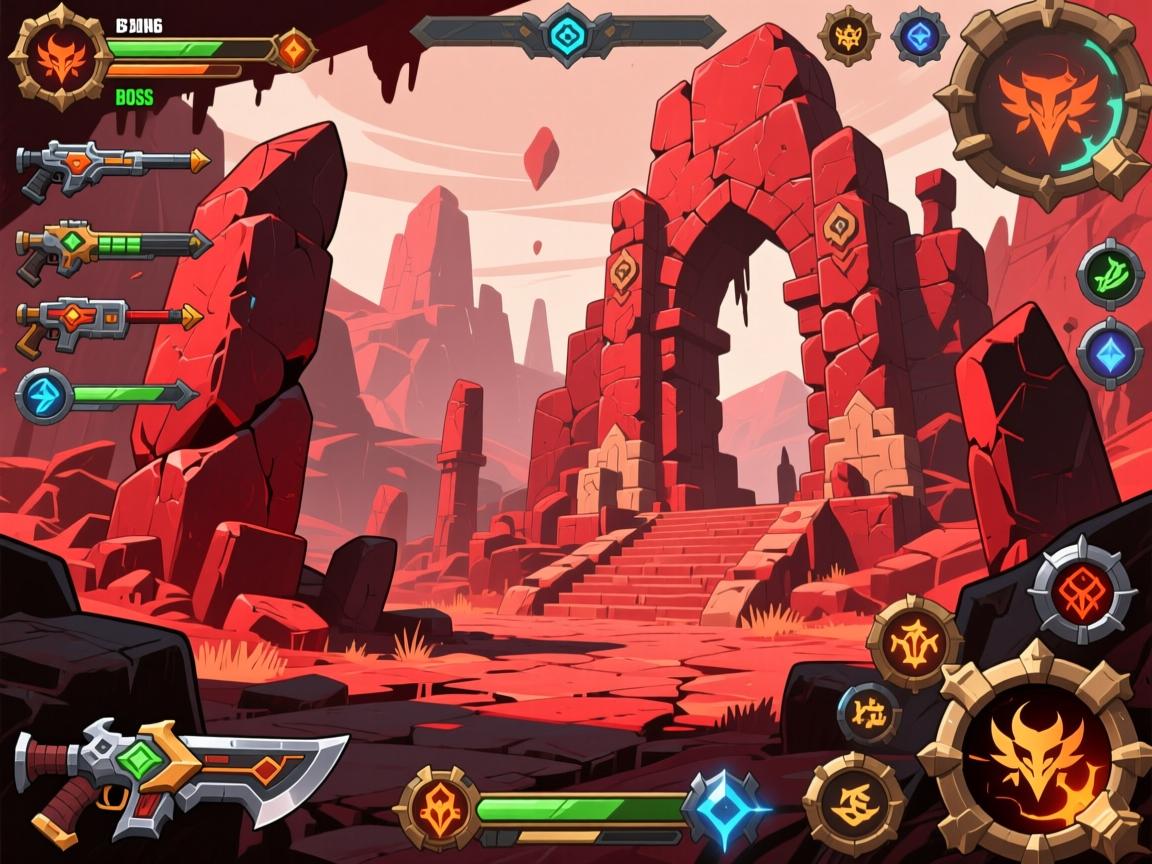Open the small gold rune icon in the top row

click(847, 37)
